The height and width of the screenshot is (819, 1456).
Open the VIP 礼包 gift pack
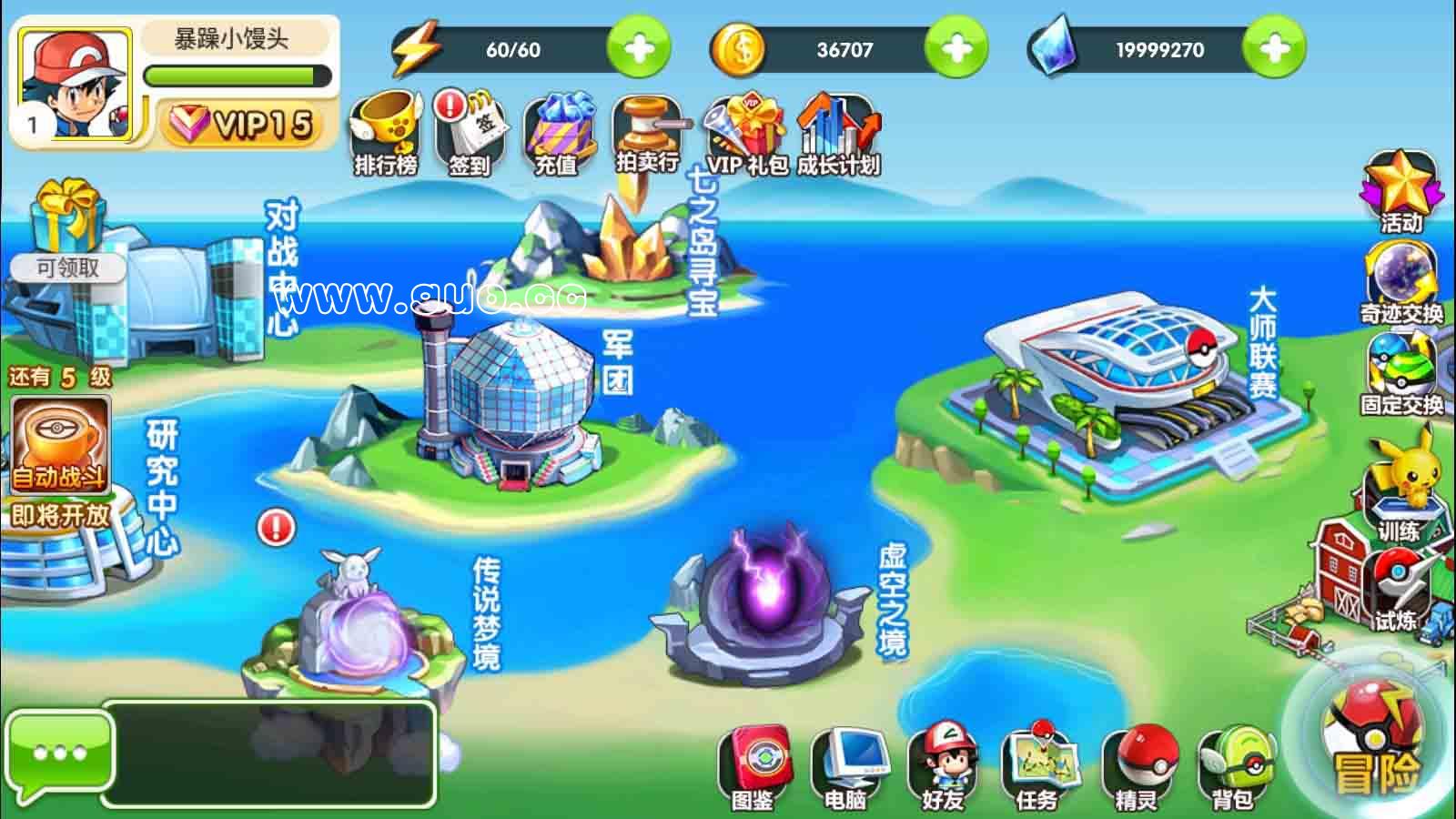click(x=746, y=133)
